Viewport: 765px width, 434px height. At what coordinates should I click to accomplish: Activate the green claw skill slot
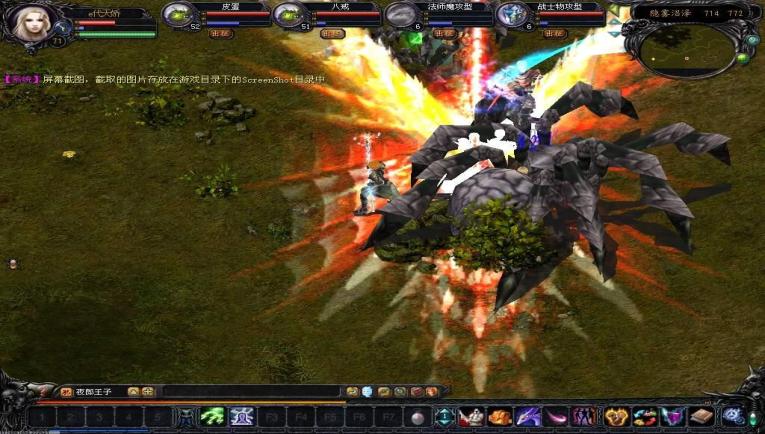212,417
